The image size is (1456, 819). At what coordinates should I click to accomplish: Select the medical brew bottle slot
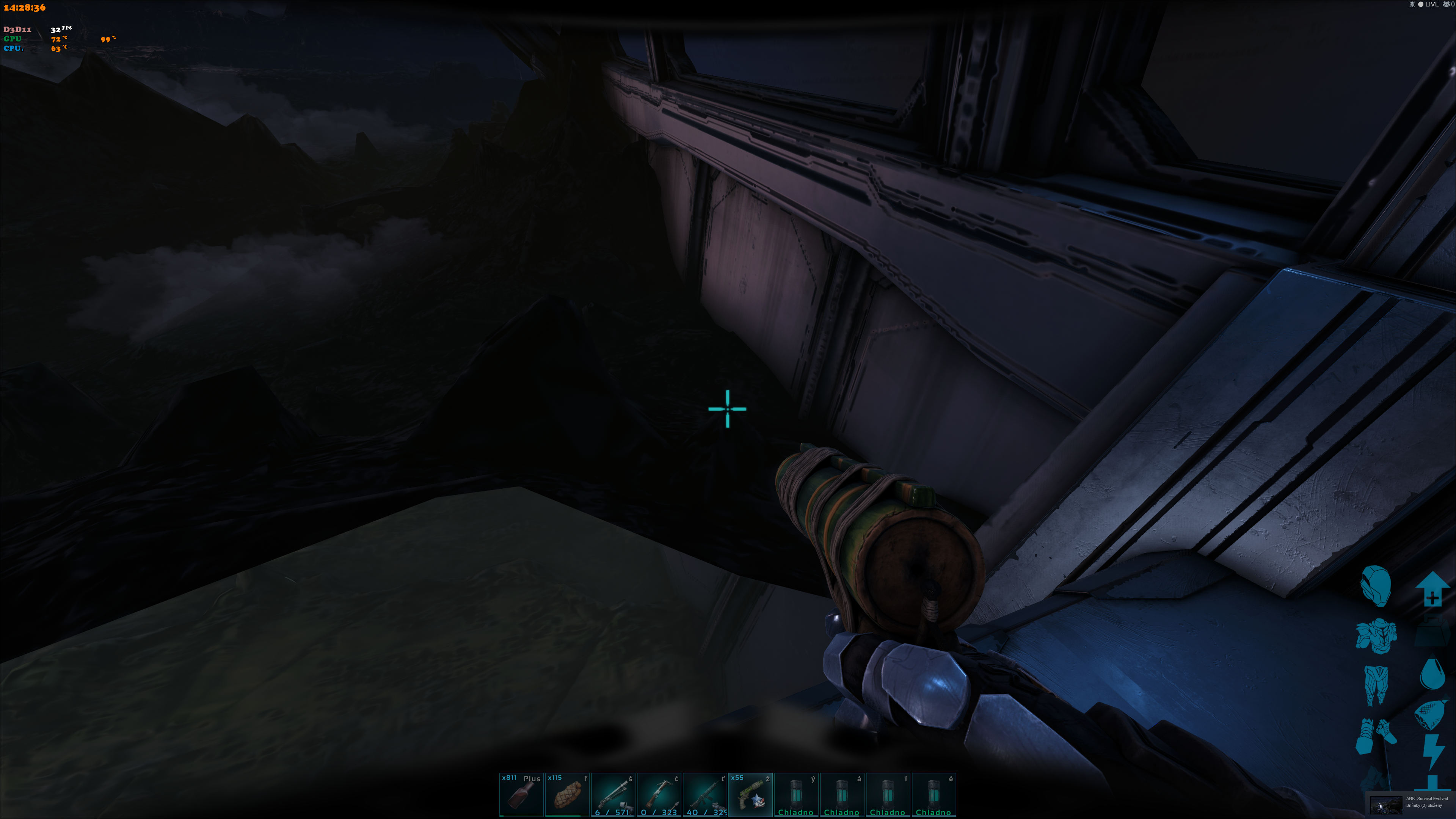pos(521,794)
